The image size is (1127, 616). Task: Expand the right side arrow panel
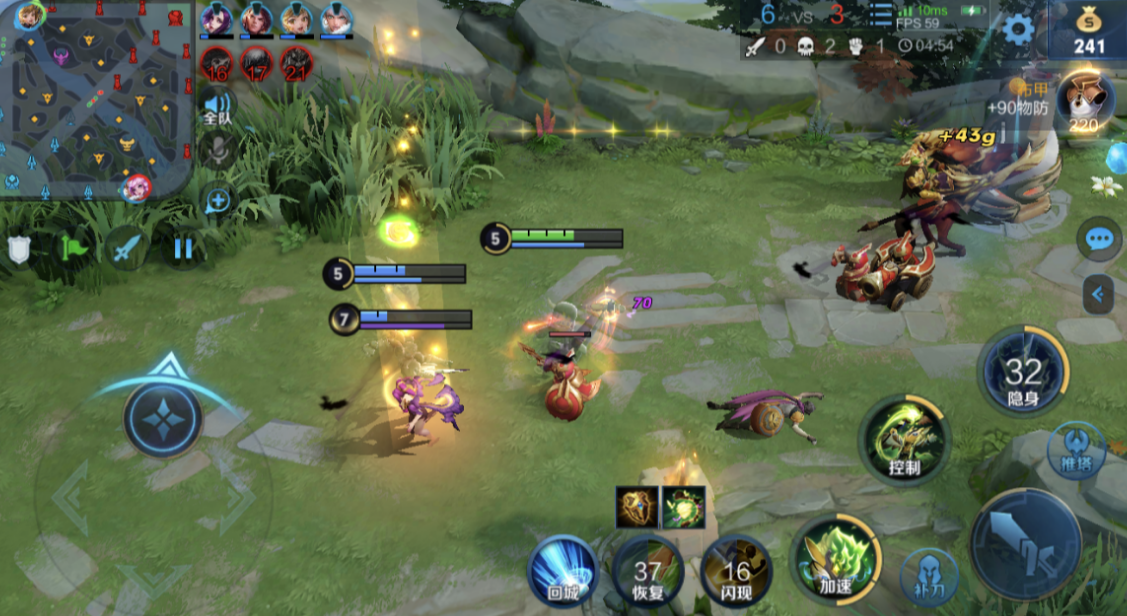coord(1098,294)
